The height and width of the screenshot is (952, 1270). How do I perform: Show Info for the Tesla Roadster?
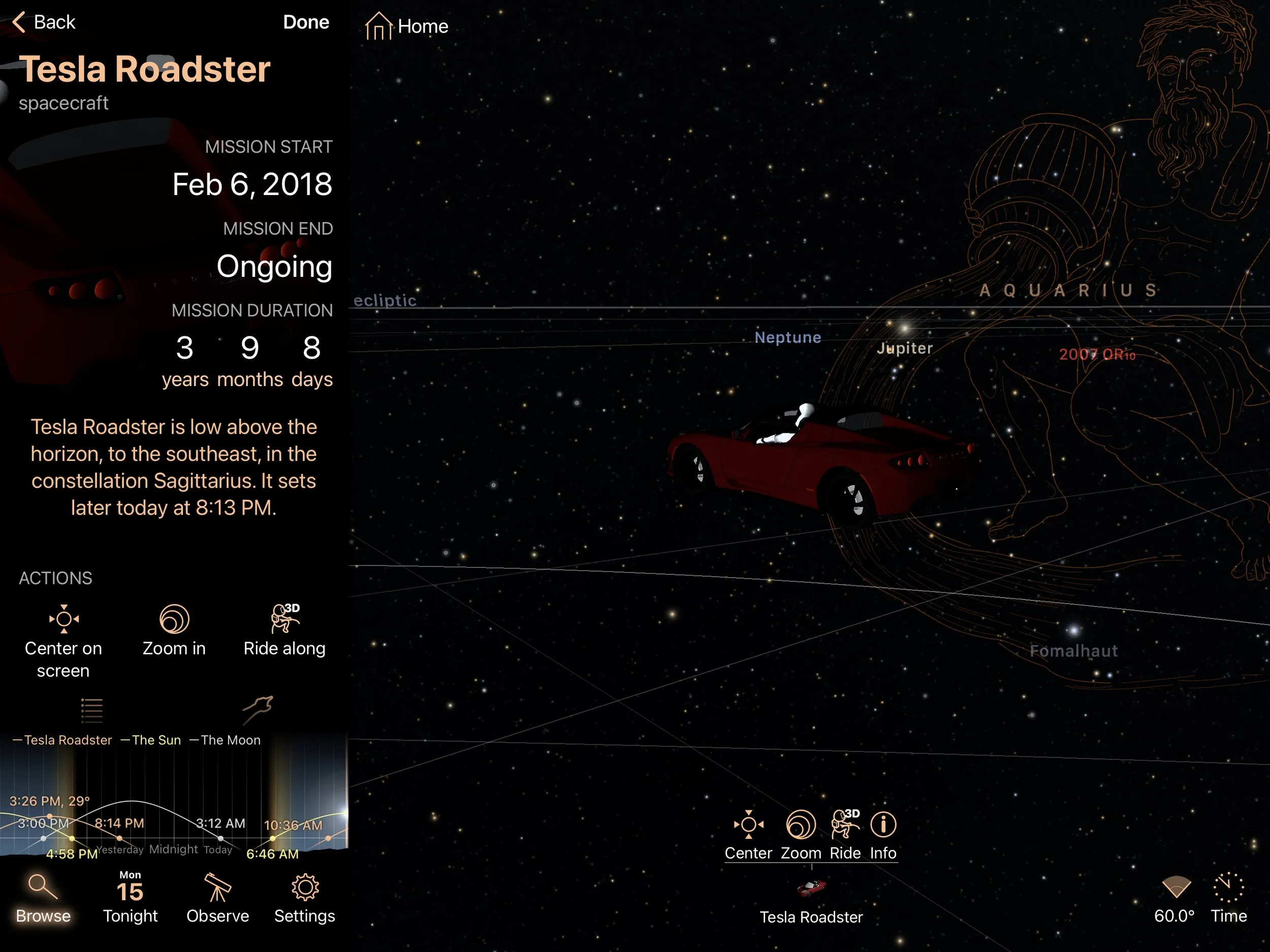point(883,835)
